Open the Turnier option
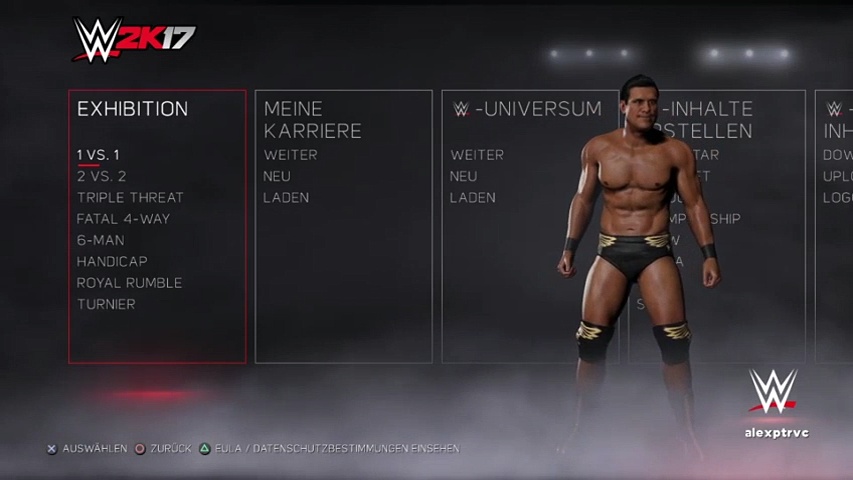 click(x=106, y=304)
